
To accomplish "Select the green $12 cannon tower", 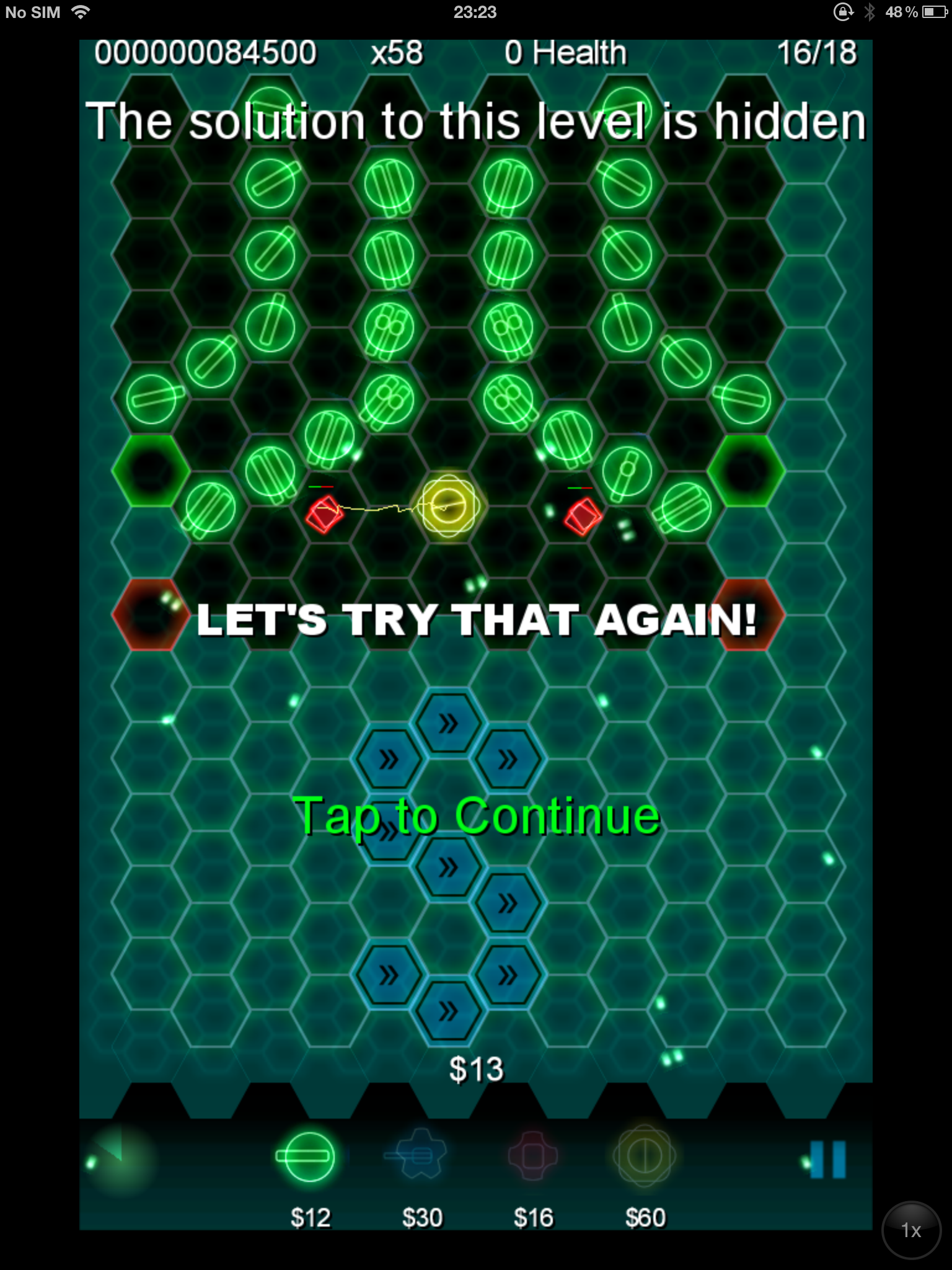I will click(305, 1157).
